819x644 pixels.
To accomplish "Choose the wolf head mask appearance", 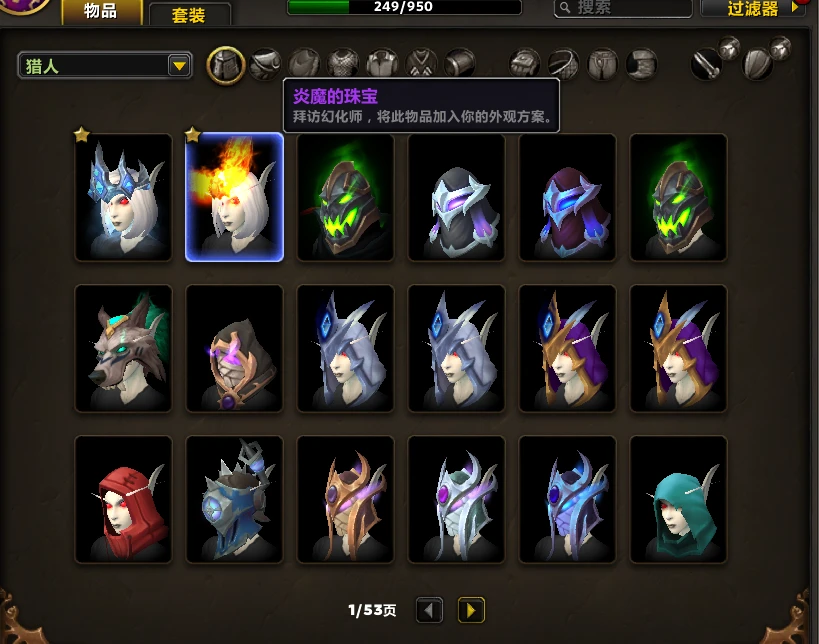I will click(124, 348).
